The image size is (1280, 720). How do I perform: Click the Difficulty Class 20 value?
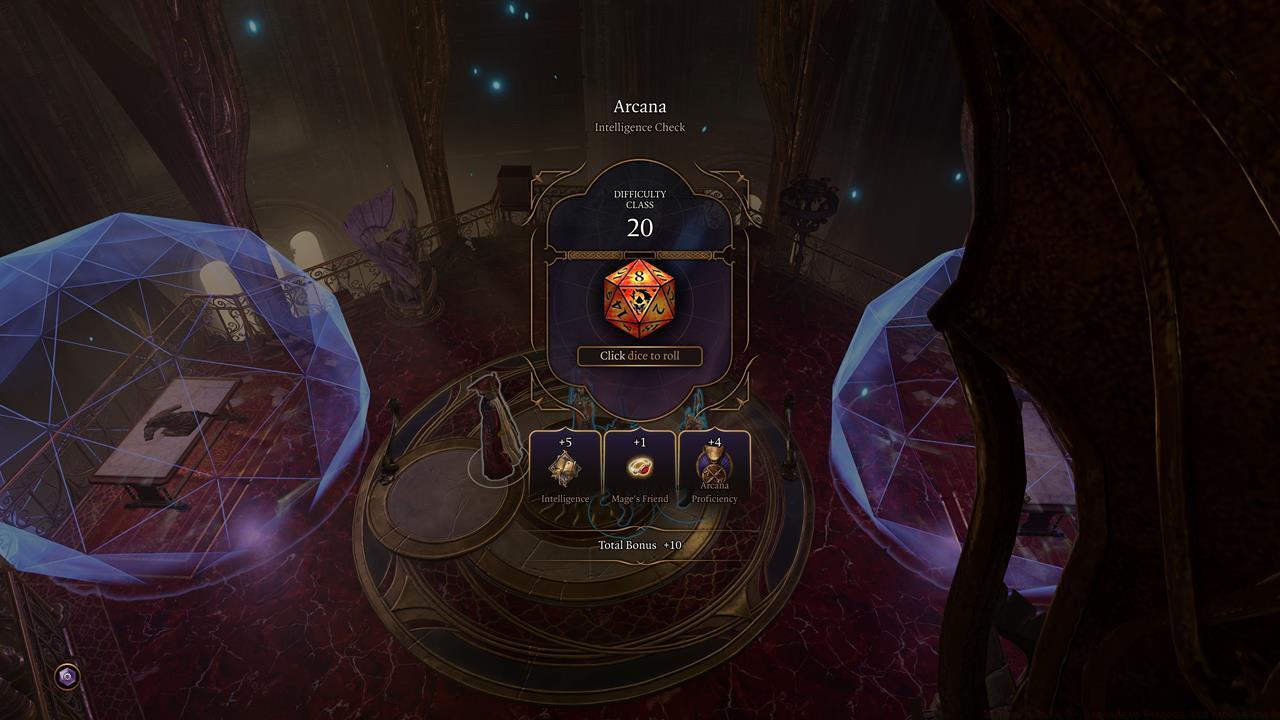coord(640,227)
